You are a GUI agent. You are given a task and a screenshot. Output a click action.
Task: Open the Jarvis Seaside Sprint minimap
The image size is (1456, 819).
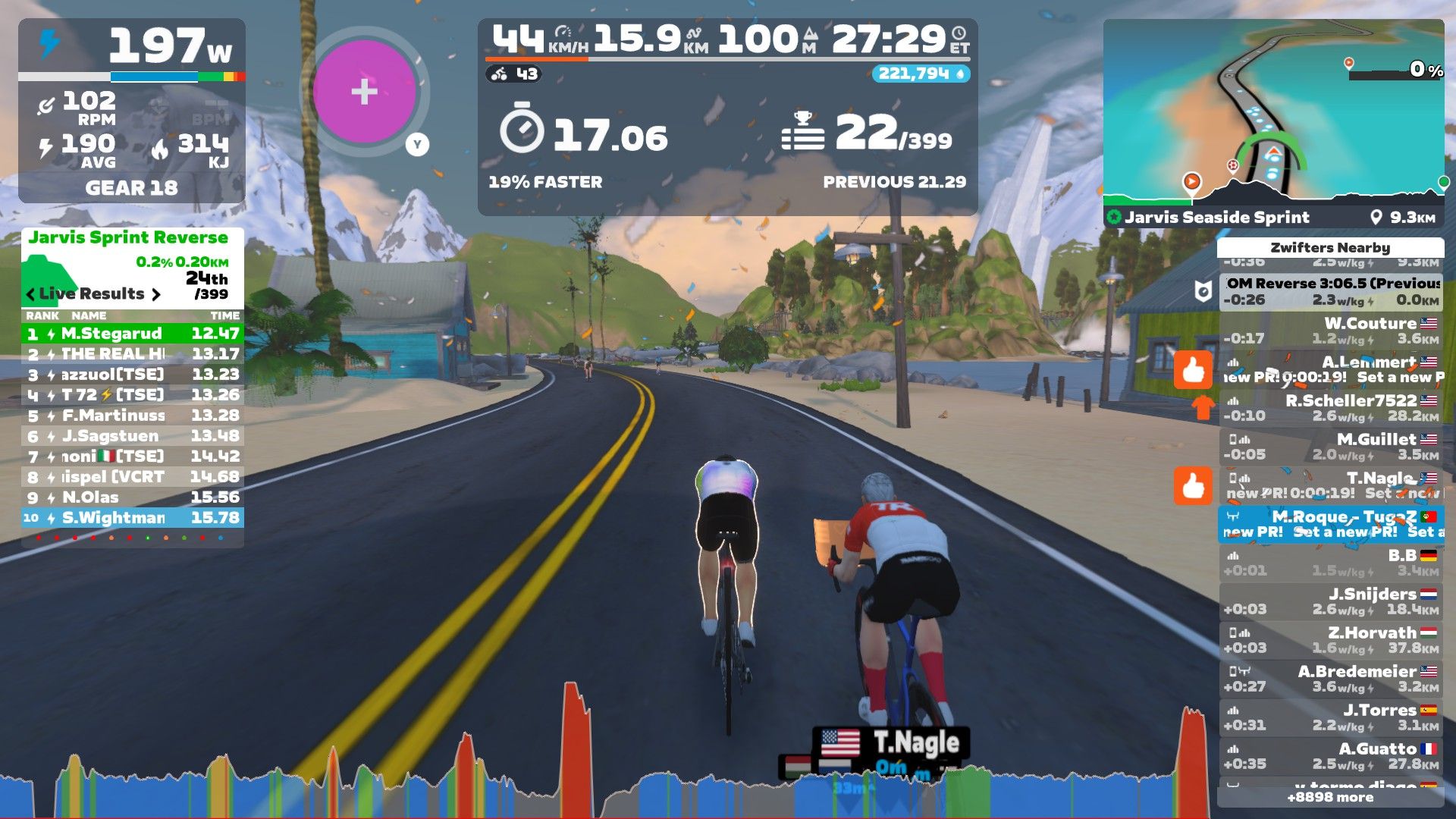pyautogui.click(x=1273, y=114)
